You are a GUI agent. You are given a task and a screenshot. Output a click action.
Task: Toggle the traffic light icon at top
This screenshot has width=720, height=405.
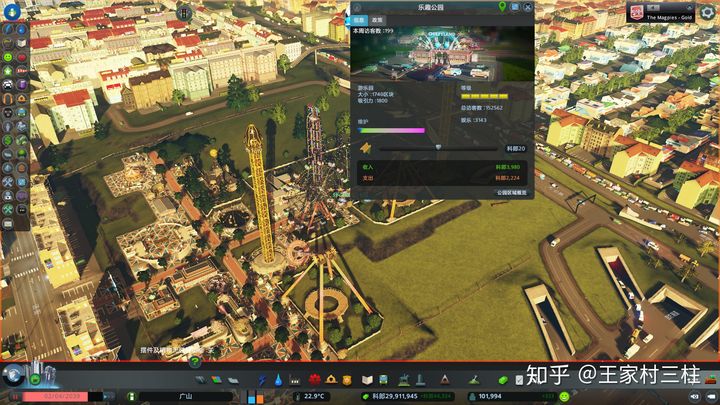(x=184, y=11)
